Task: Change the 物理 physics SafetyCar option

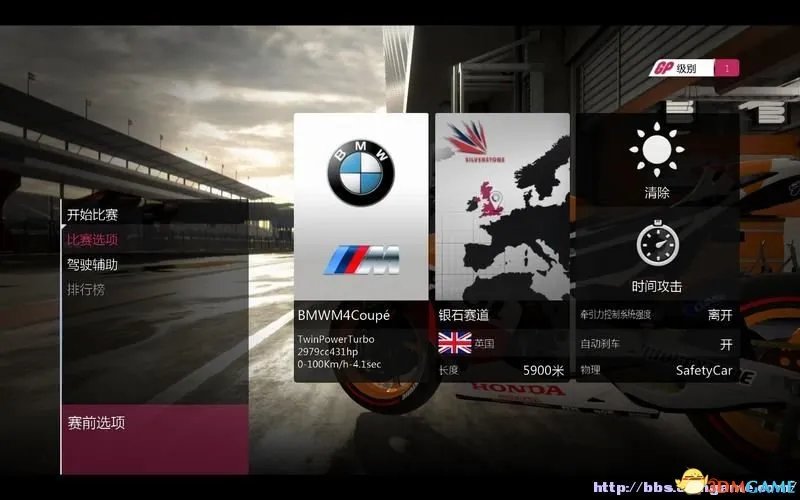Action: pyautogui.click(x=657, y=371)
